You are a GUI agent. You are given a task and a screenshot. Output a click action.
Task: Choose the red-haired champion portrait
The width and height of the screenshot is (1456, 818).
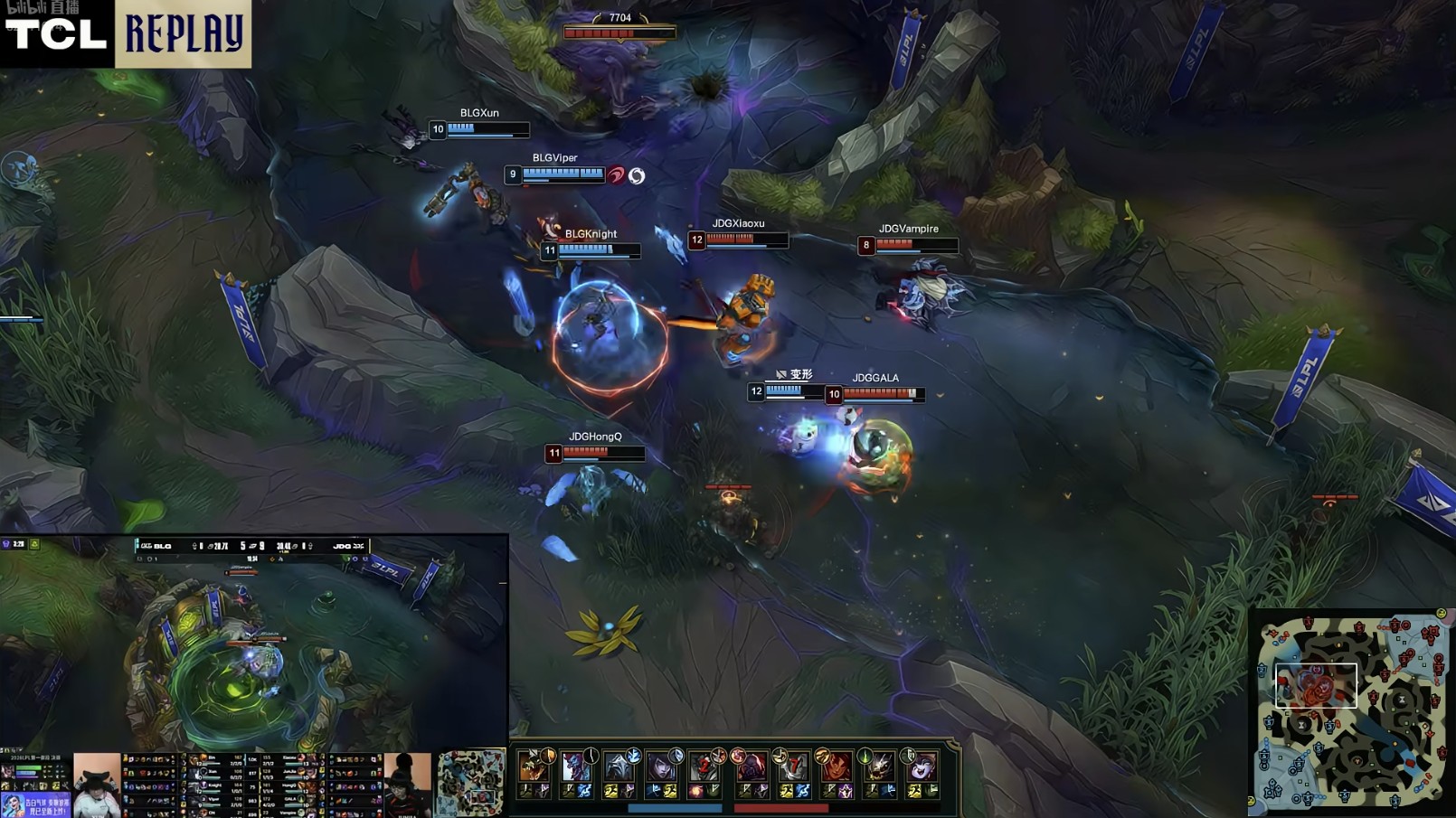pyautogui.click(x=836, y=768)
